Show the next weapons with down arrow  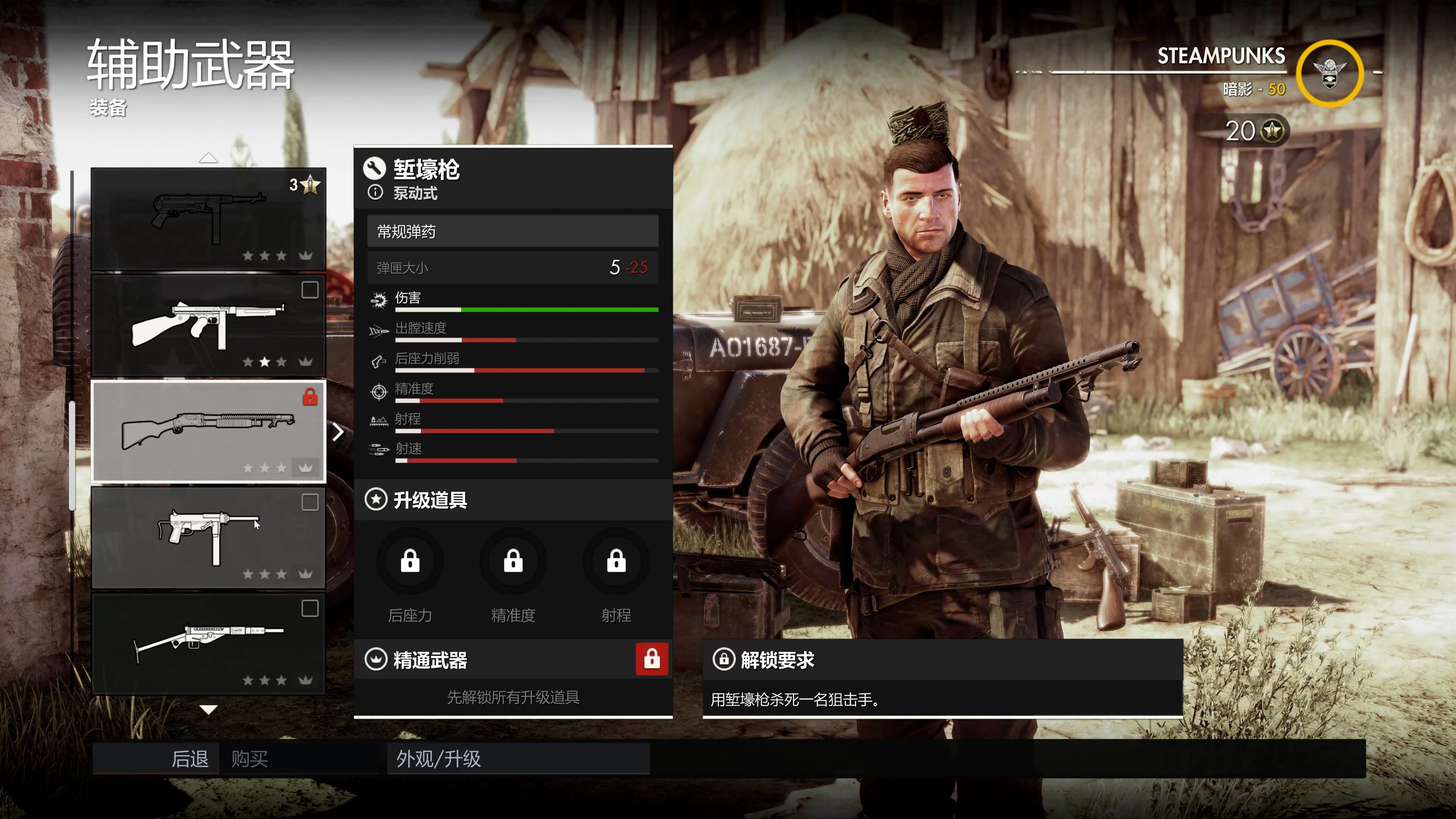(209, 710)
